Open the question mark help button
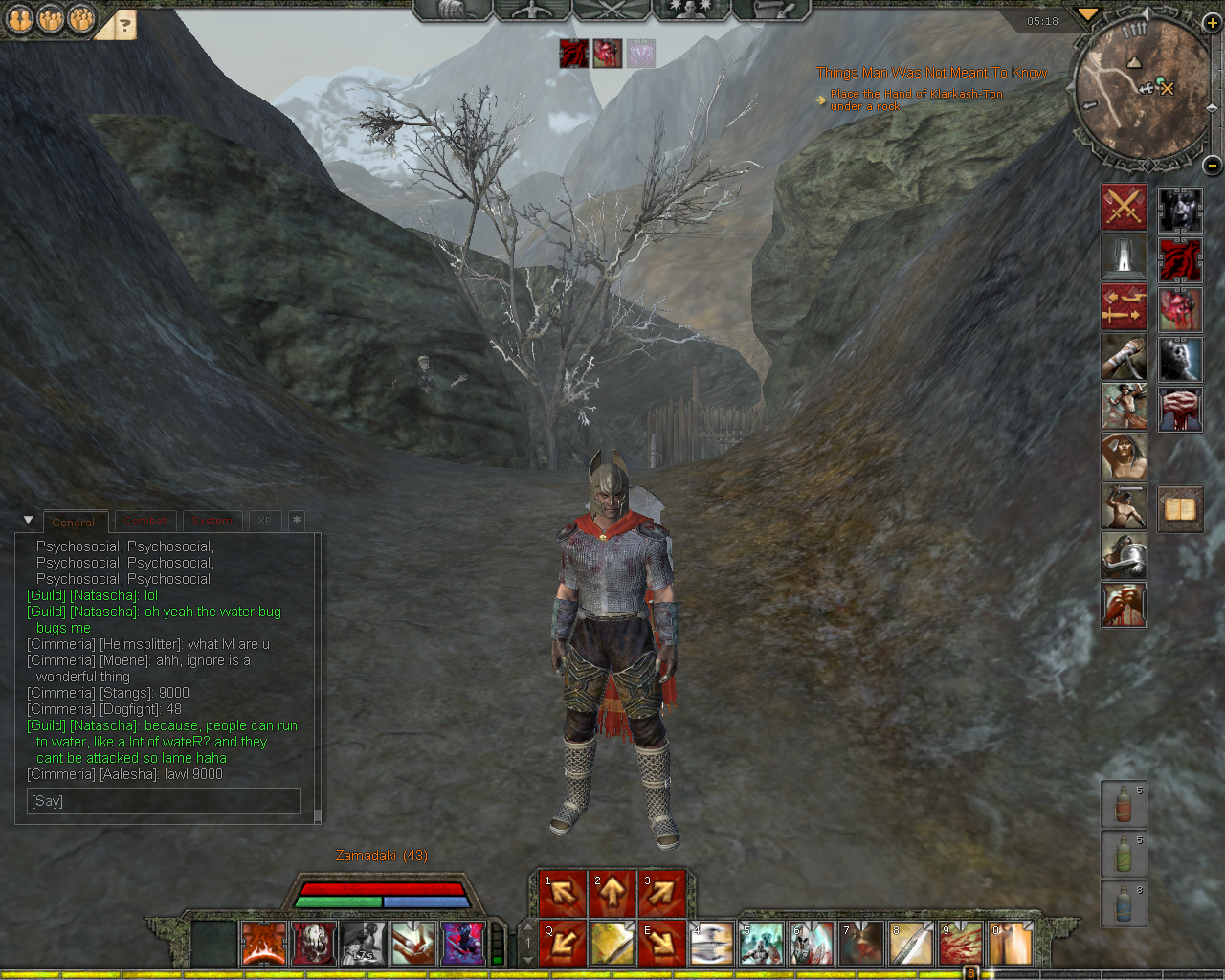Image resolution: width=1225 pixels, height=980 pixels. pos(124,26)
